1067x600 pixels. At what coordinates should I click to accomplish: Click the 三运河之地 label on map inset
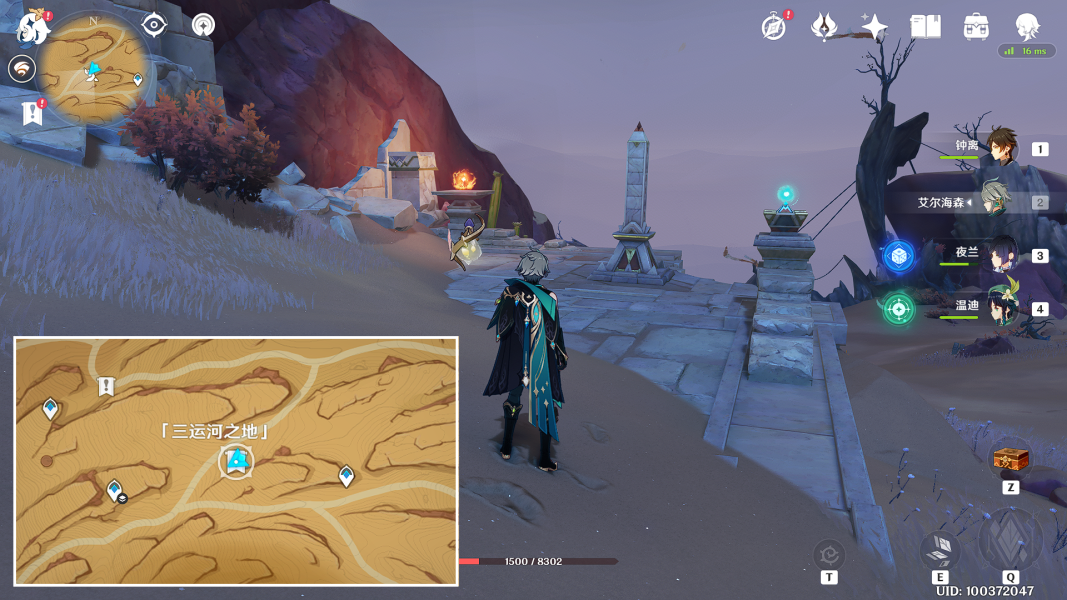(x=216, y=432)
